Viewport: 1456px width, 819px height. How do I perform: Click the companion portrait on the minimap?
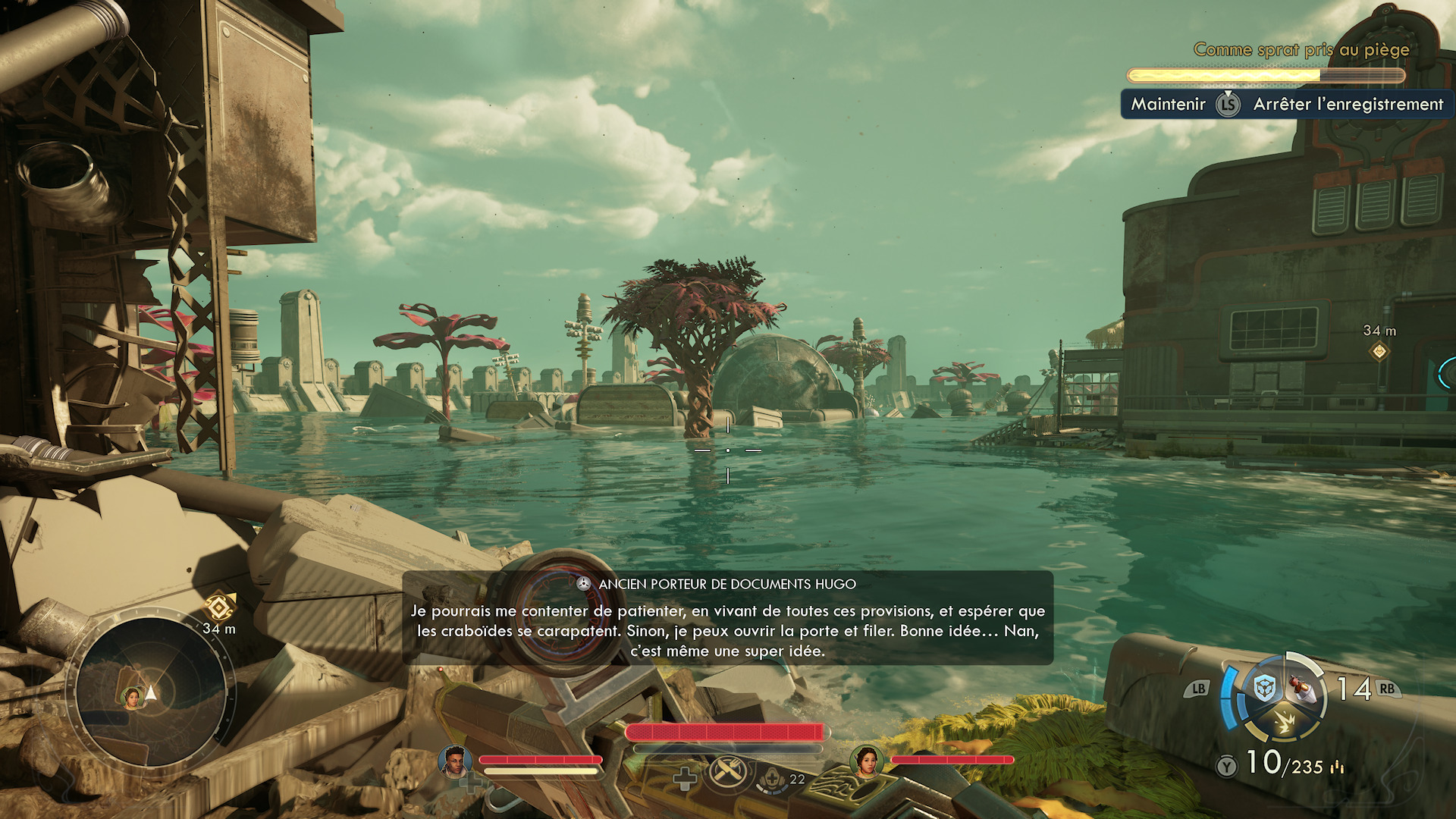point(133,697)
